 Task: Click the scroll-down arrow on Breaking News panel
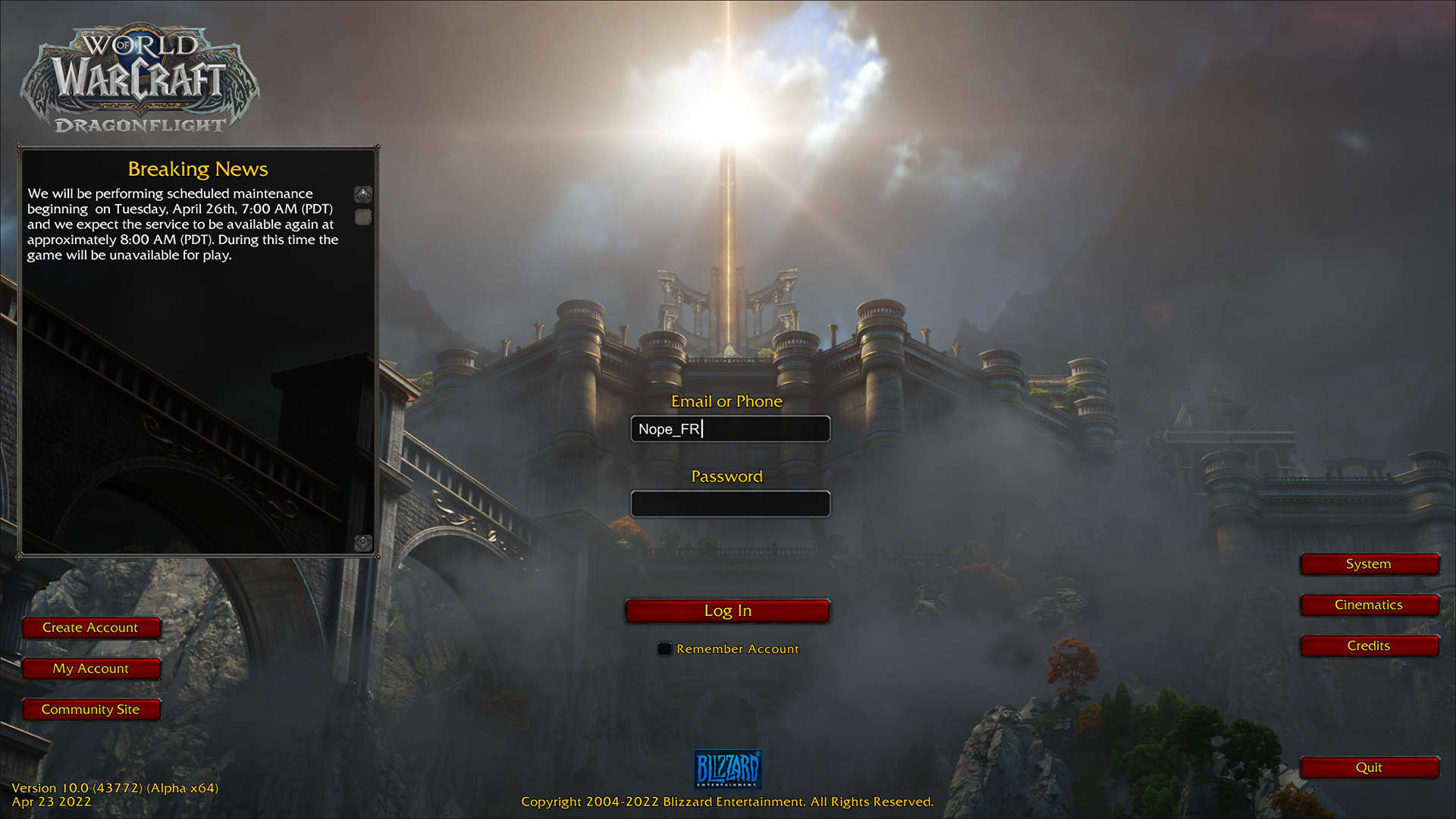(x=362, y=543)
